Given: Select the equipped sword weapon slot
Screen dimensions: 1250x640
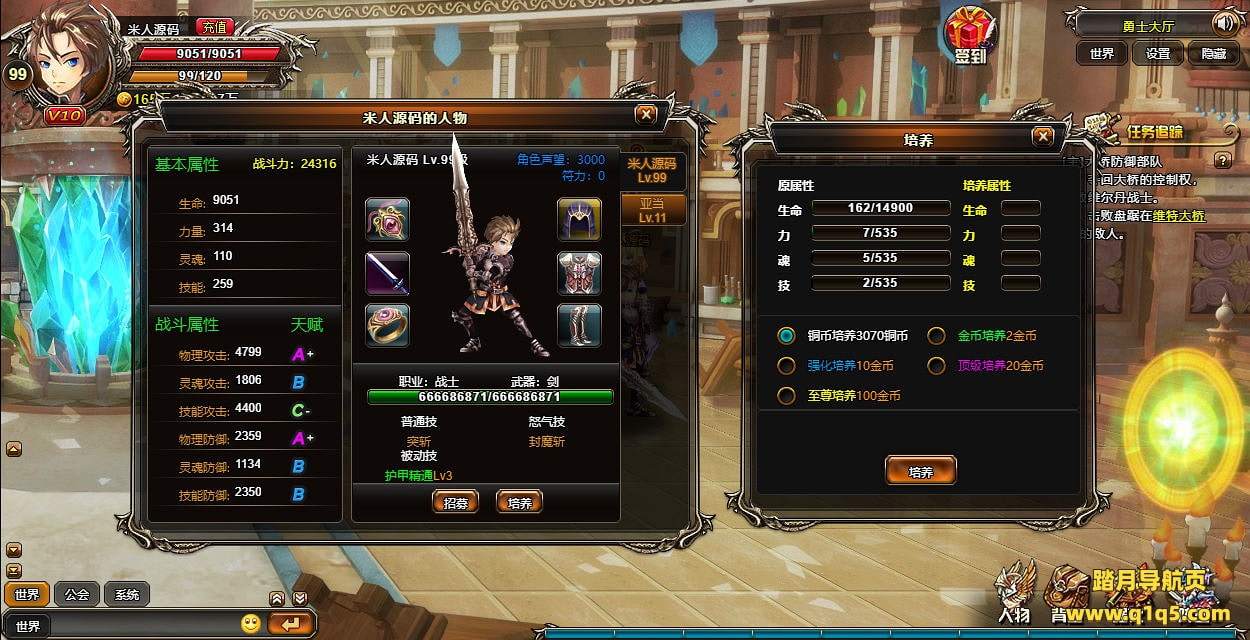Looking at the screenshot, I should [387, 273].
